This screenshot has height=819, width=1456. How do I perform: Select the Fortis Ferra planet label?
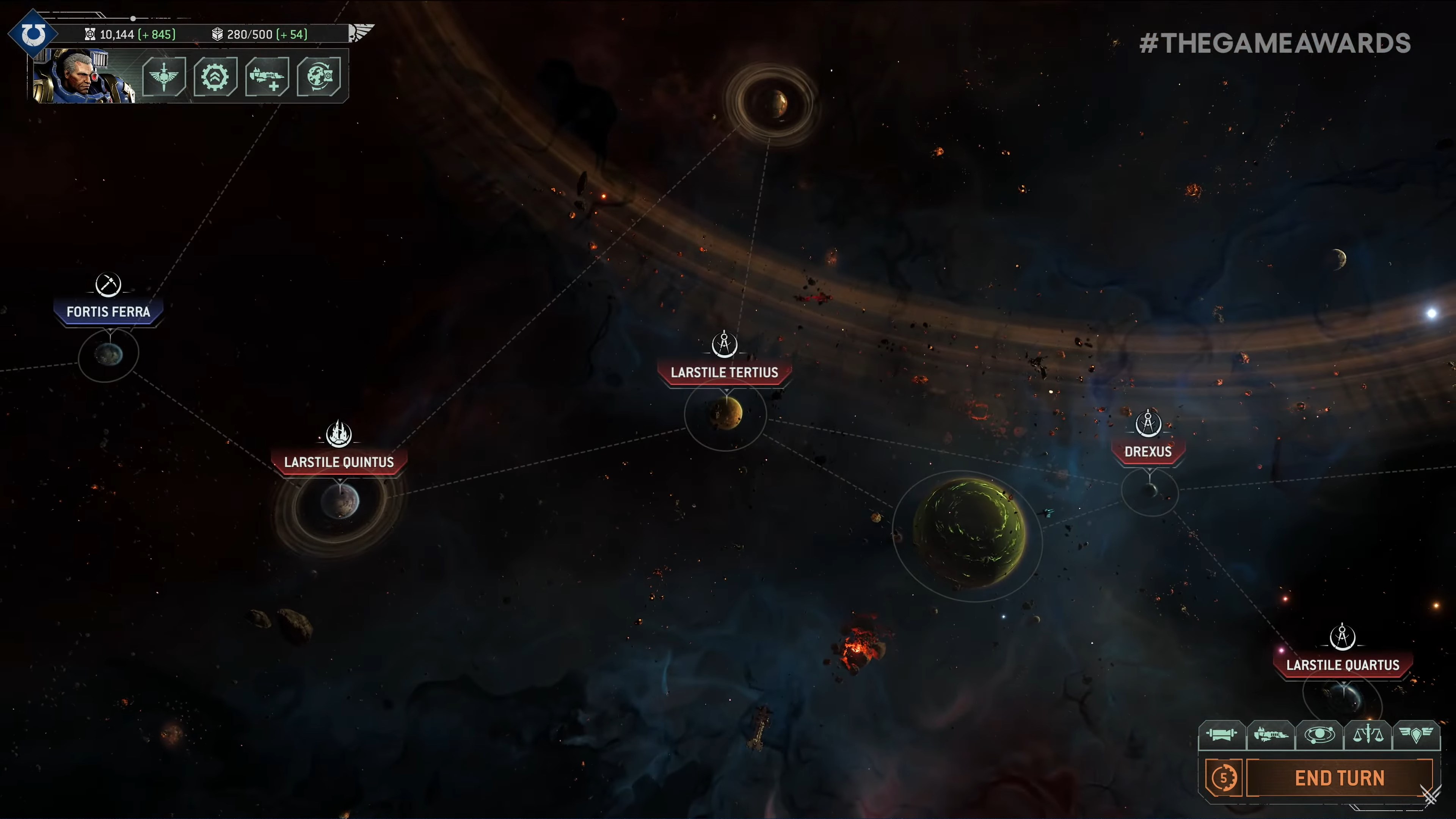click(108, 311)
